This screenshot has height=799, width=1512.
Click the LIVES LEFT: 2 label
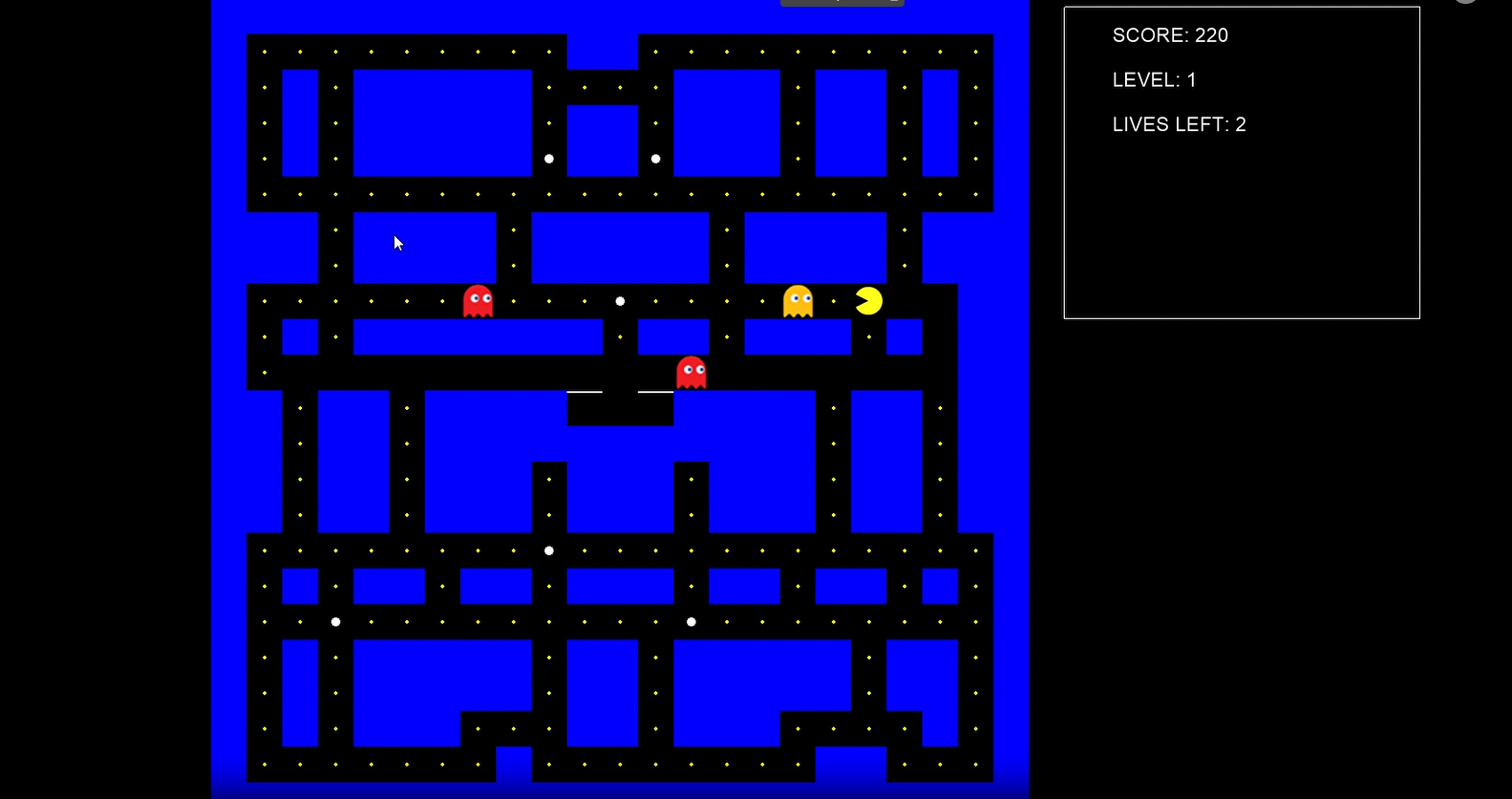[x=1179, y=124]
